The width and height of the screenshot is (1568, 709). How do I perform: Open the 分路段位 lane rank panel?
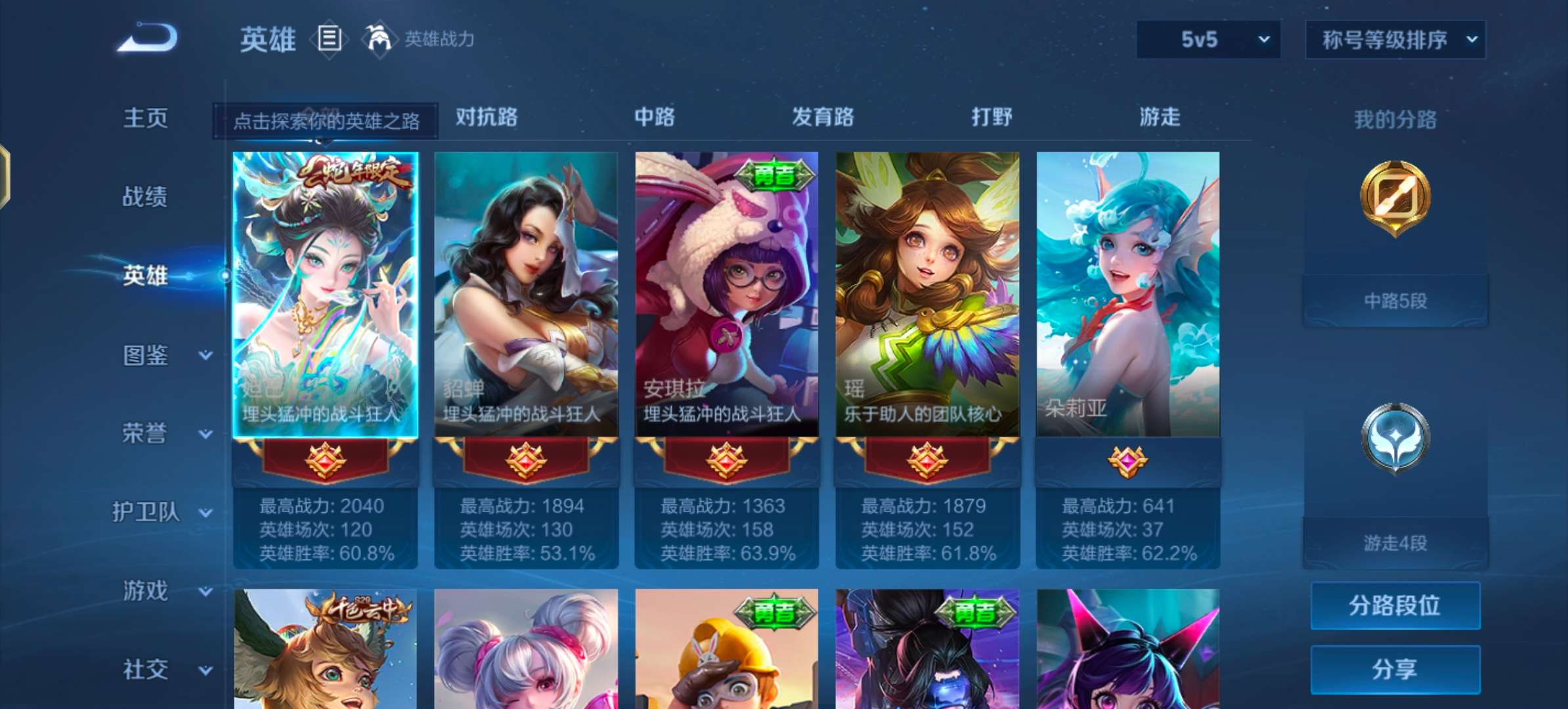1395,605
